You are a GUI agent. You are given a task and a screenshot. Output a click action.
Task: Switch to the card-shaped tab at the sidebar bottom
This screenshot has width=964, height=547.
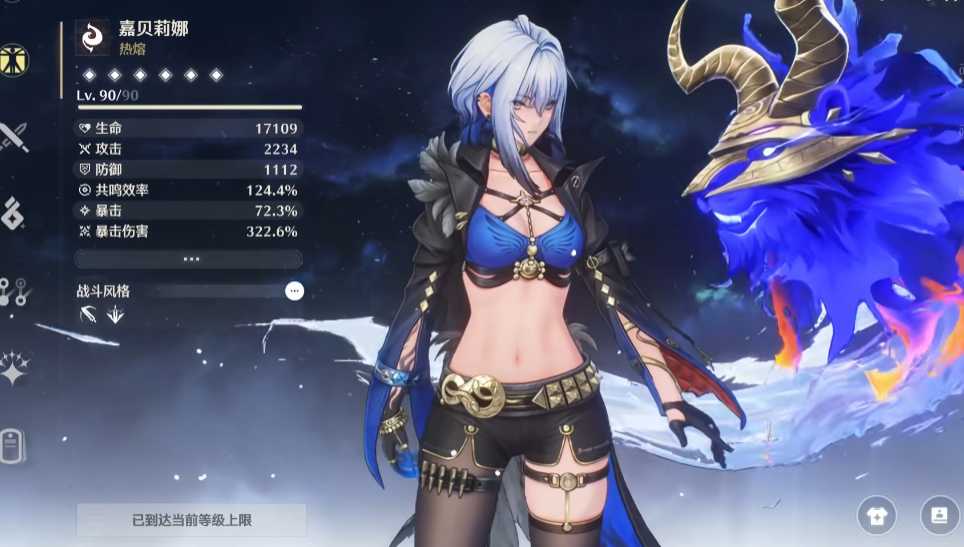[x=13, y=446]
